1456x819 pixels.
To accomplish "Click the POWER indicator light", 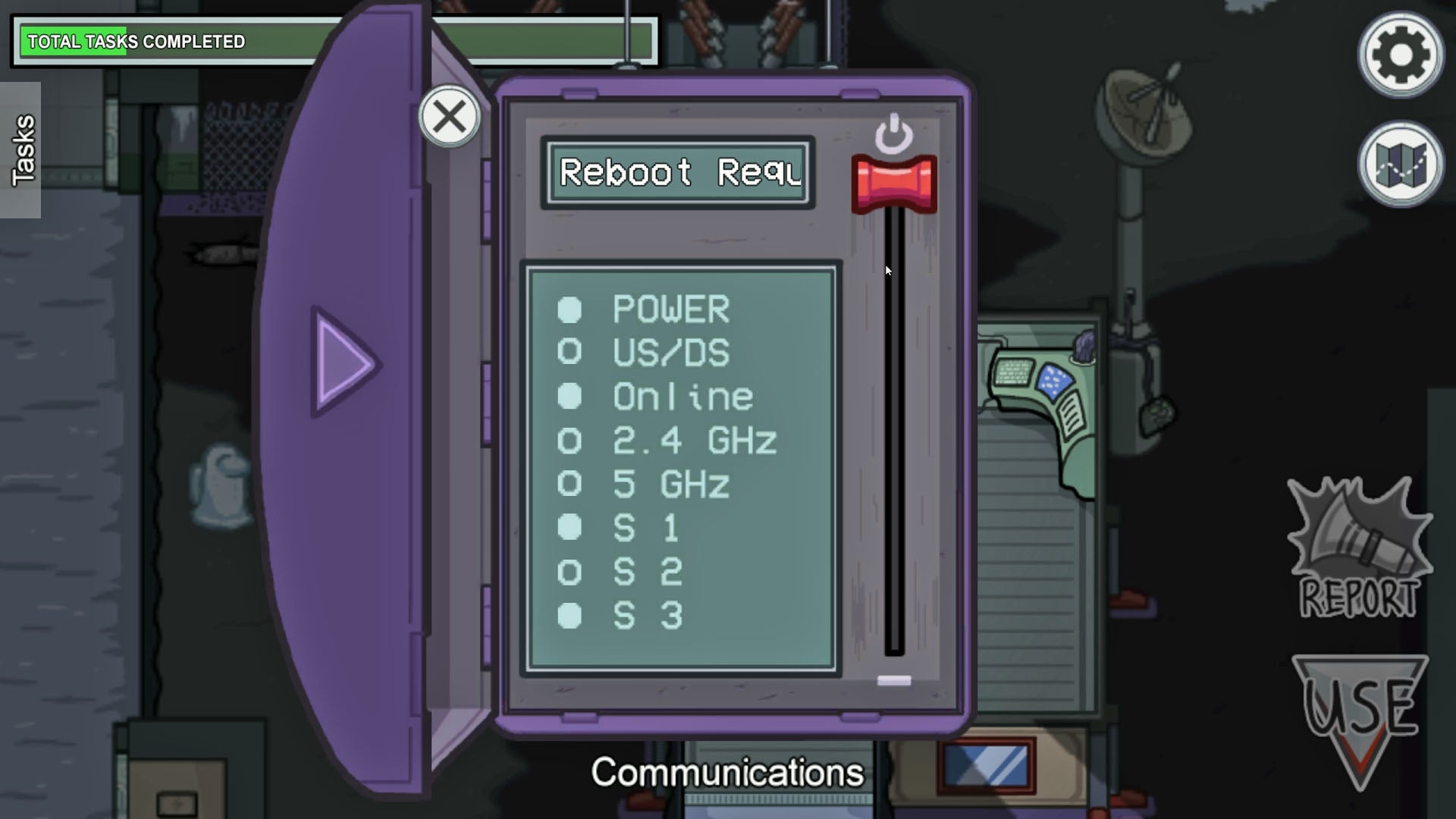I will pyautogui.click(x=570, y=309).
